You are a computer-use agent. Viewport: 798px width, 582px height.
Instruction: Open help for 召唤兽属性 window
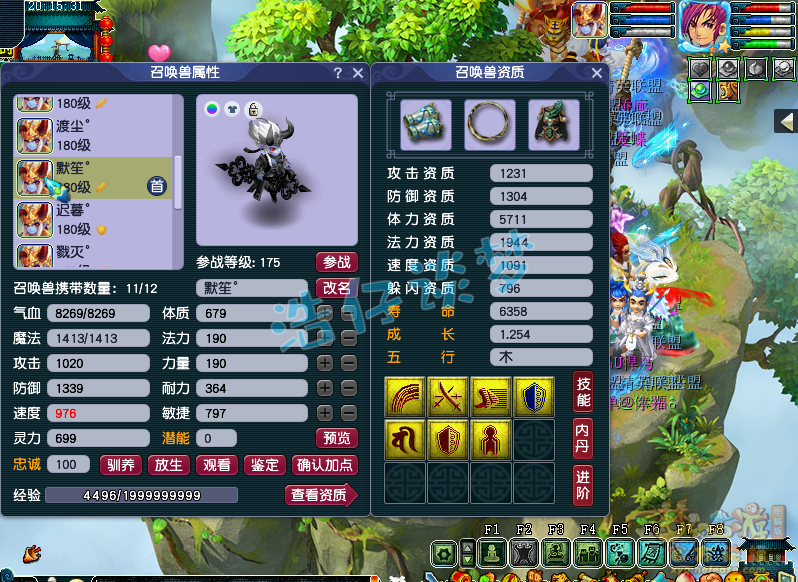tap(338, 73)
